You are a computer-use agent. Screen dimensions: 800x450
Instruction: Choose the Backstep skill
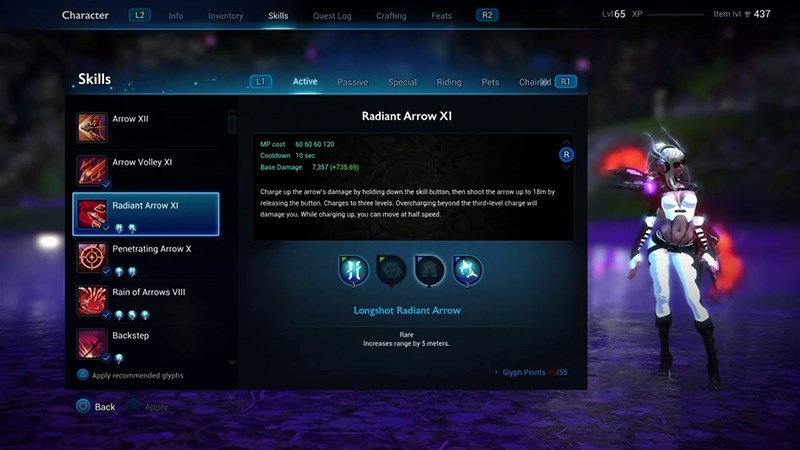click(146, 342)
